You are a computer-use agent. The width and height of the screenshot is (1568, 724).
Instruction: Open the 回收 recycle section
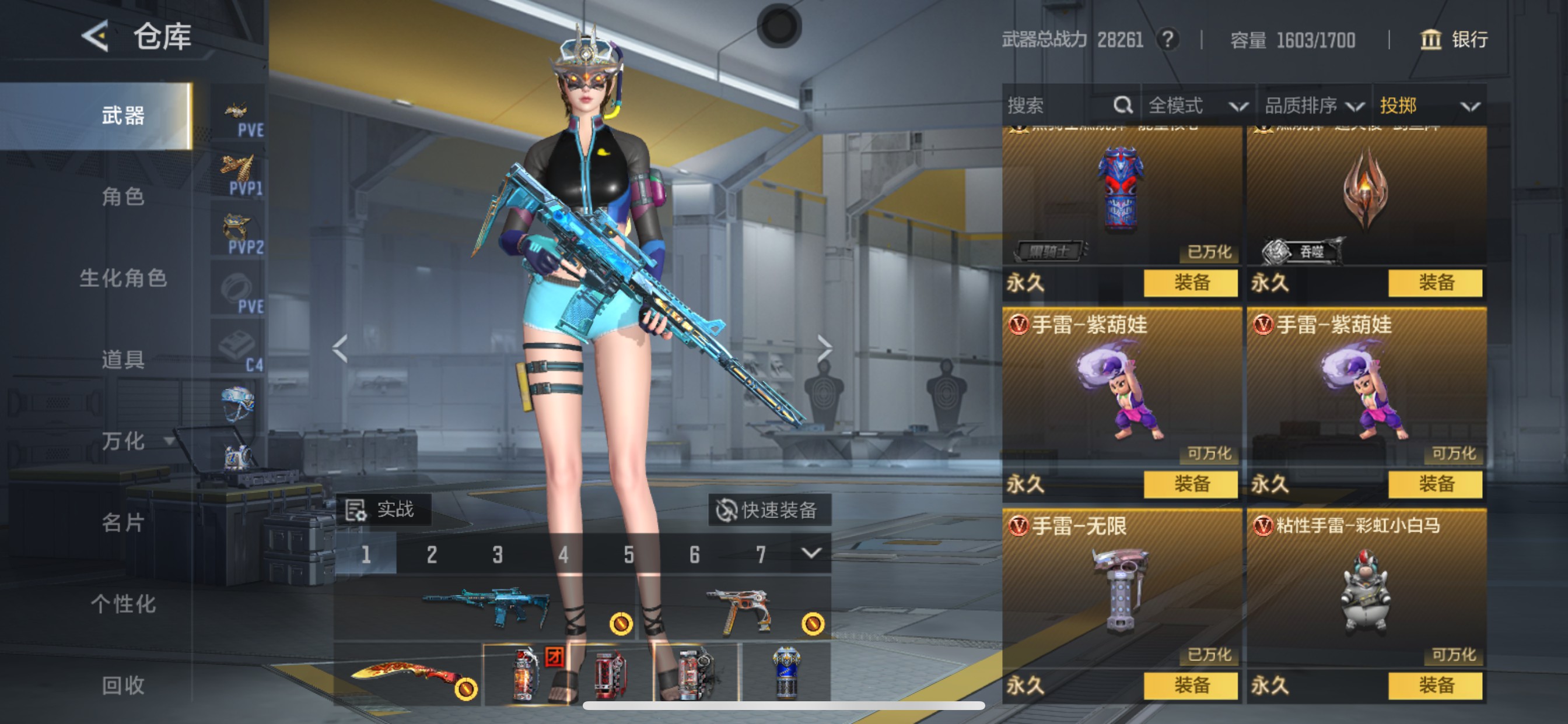coord(123,686)
